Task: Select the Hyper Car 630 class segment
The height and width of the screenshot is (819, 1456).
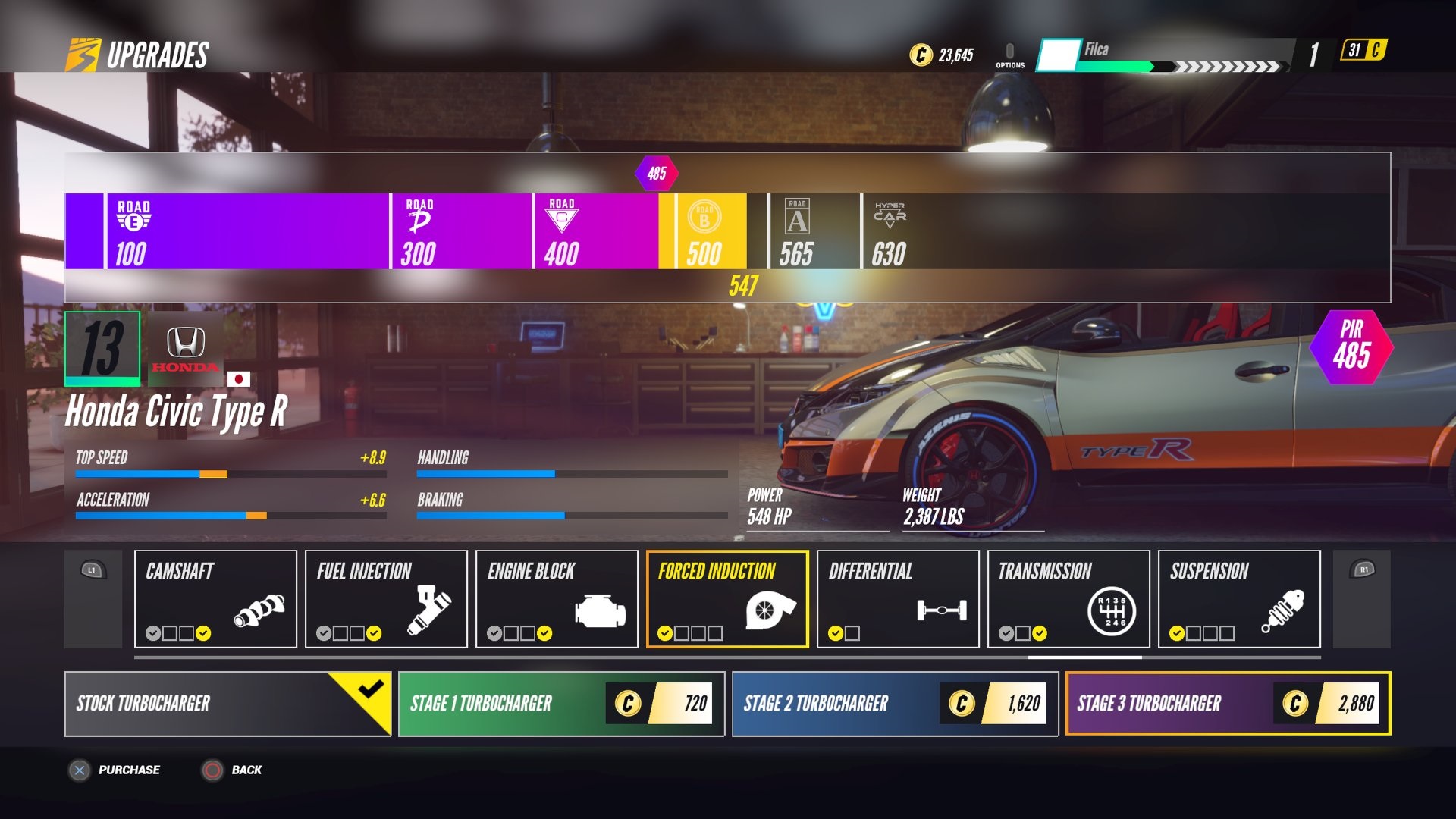Action: (889, 231)
